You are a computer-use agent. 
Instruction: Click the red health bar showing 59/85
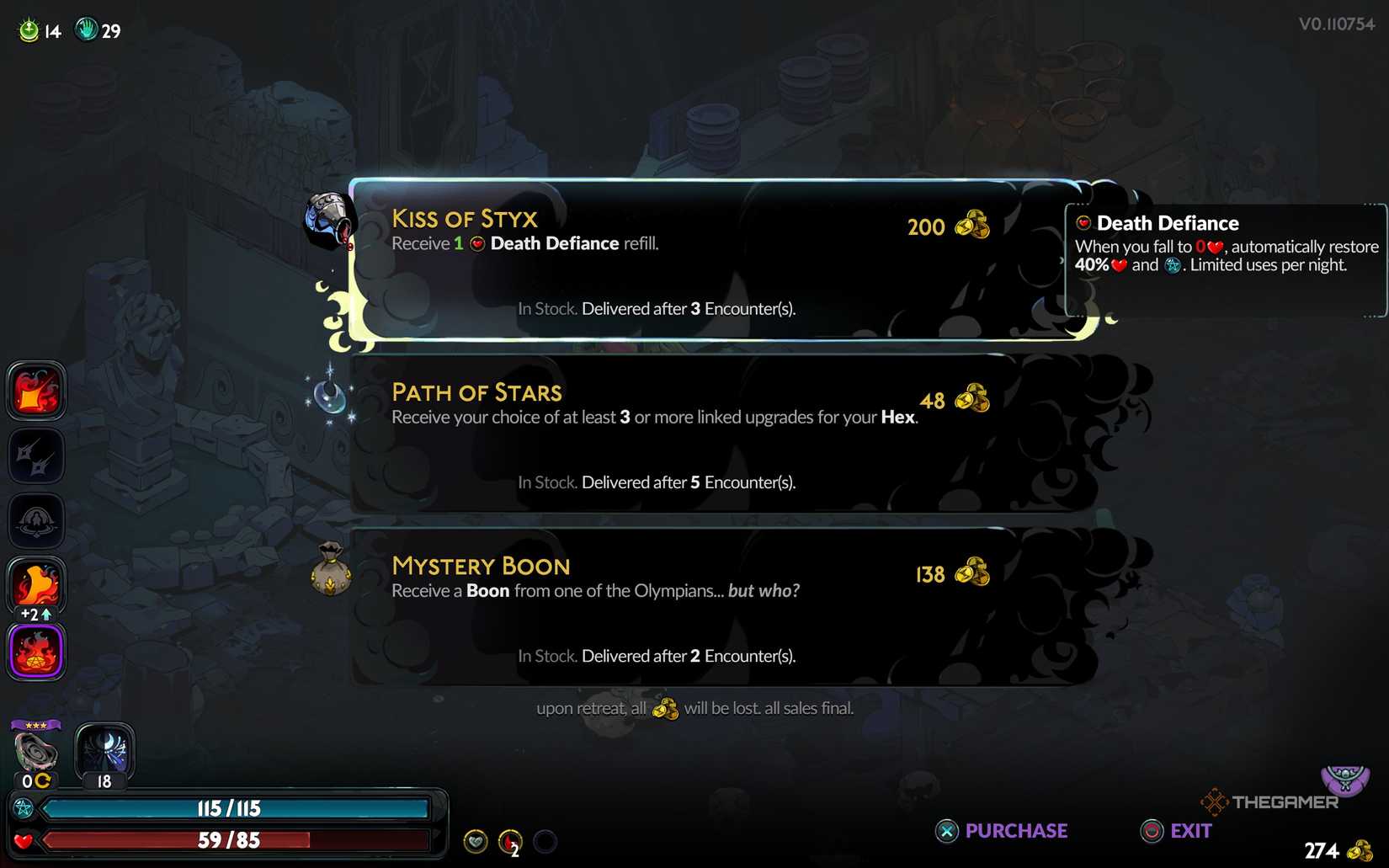coord(227,839)
